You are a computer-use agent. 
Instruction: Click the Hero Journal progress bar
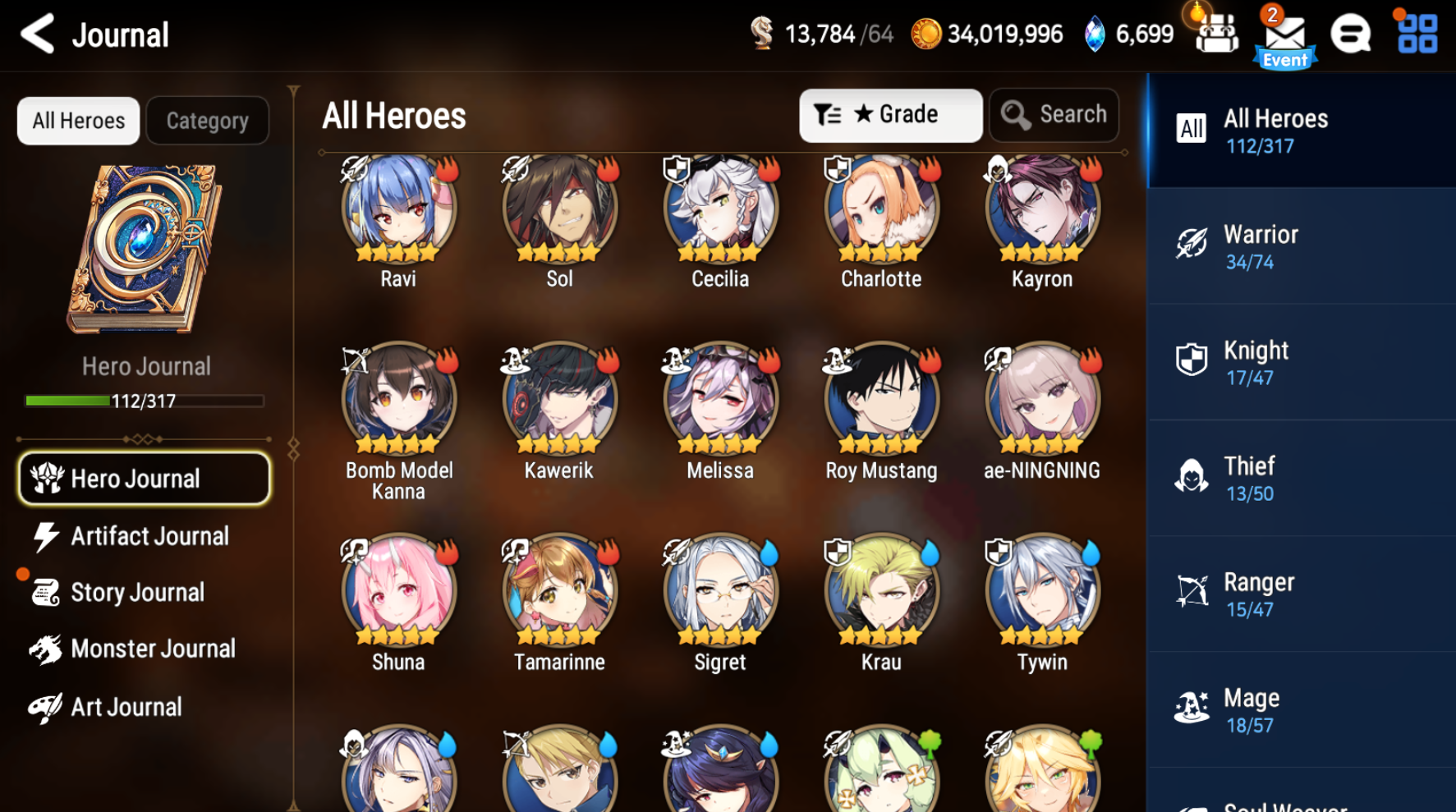pyautogui.click(x=144, y=401)
